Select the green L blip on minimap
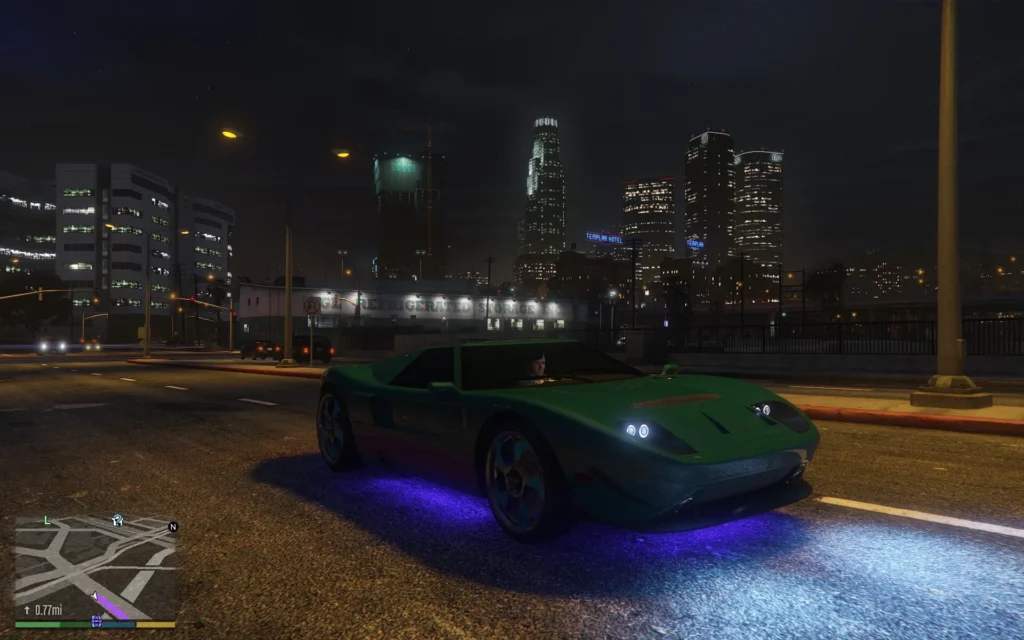The width and height of the screenshot is (1024, 640). 46,520
